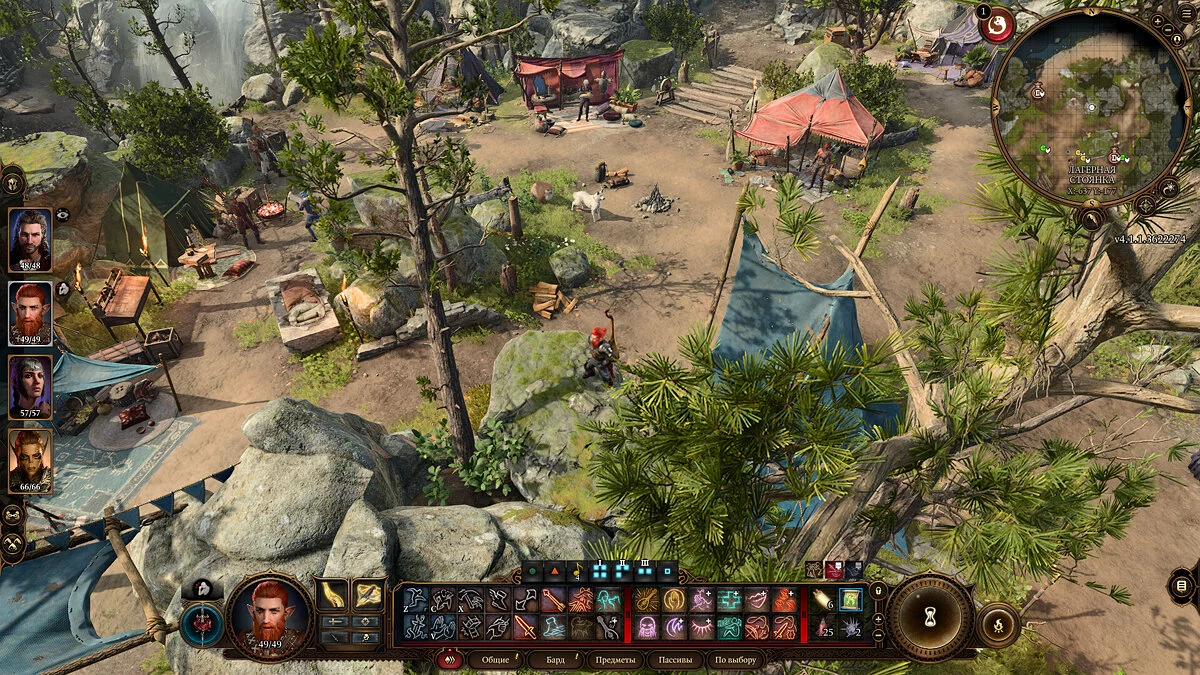Click the large red-bearded character portrait

point(268,616)
